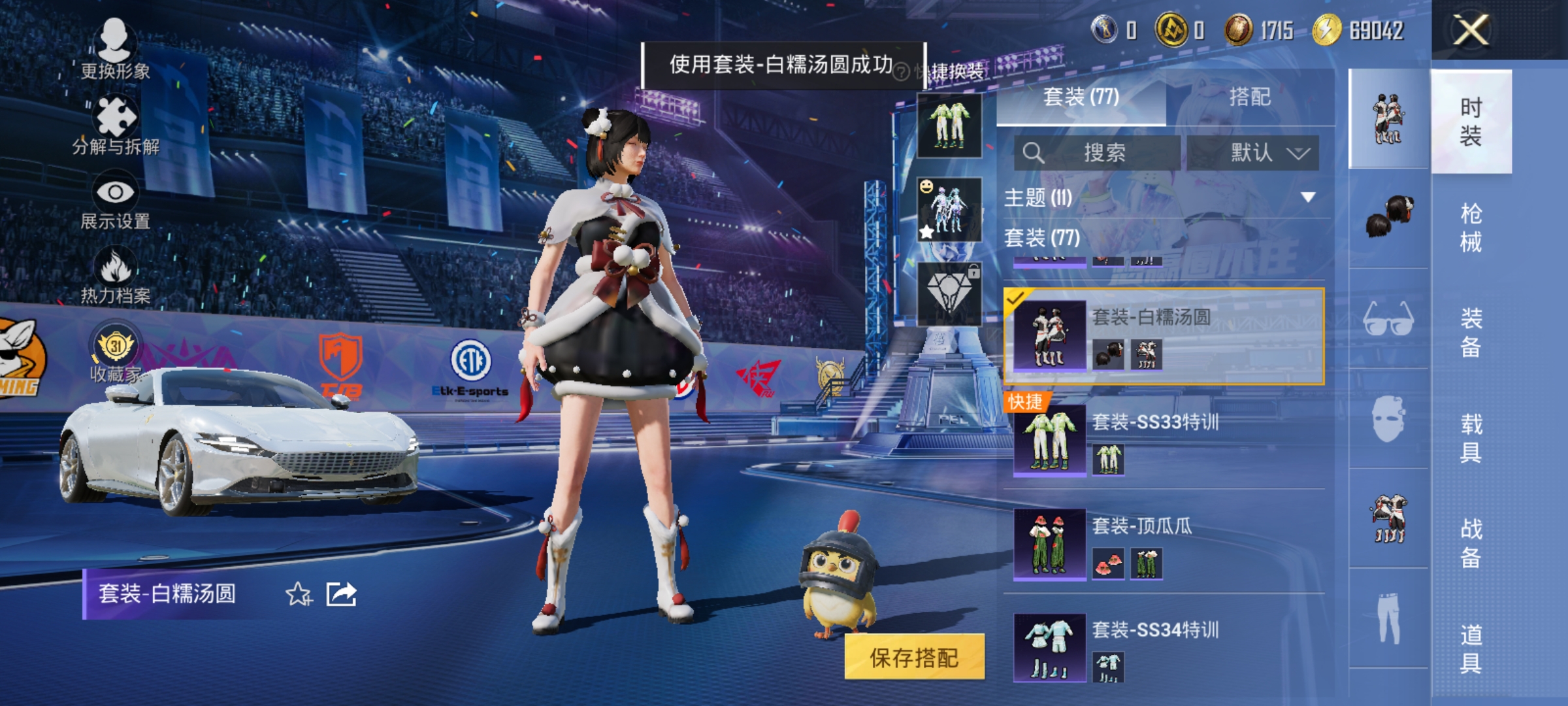Toggle the star under the outfit preview slot
The width and height of the screenshot is (1568, 706).
pyautogui.click(x=926, y=233)
